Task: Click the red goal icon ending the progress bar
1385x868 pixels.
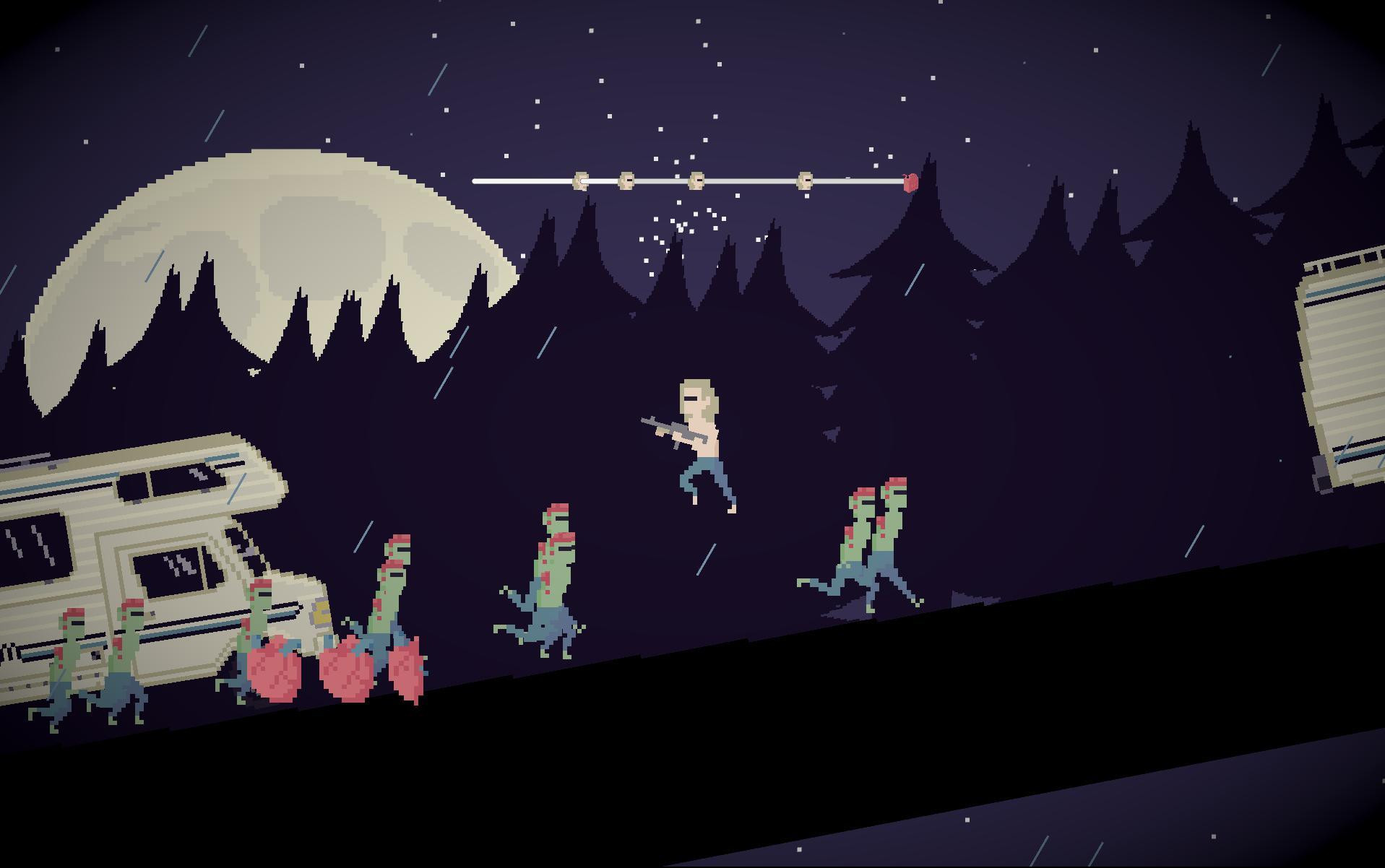Action: (910, 181)
